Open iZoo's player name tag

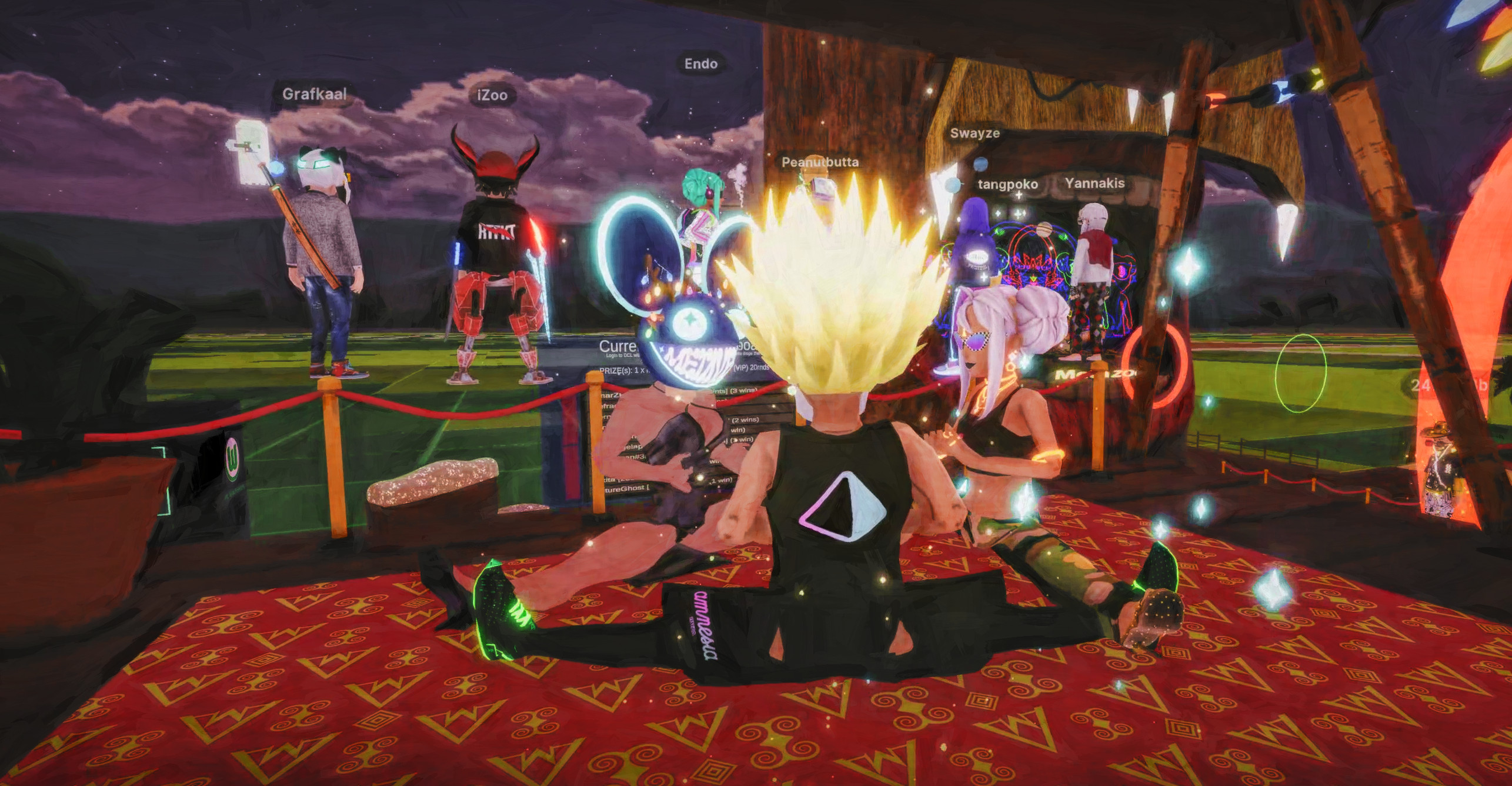[x=492, y=95]
